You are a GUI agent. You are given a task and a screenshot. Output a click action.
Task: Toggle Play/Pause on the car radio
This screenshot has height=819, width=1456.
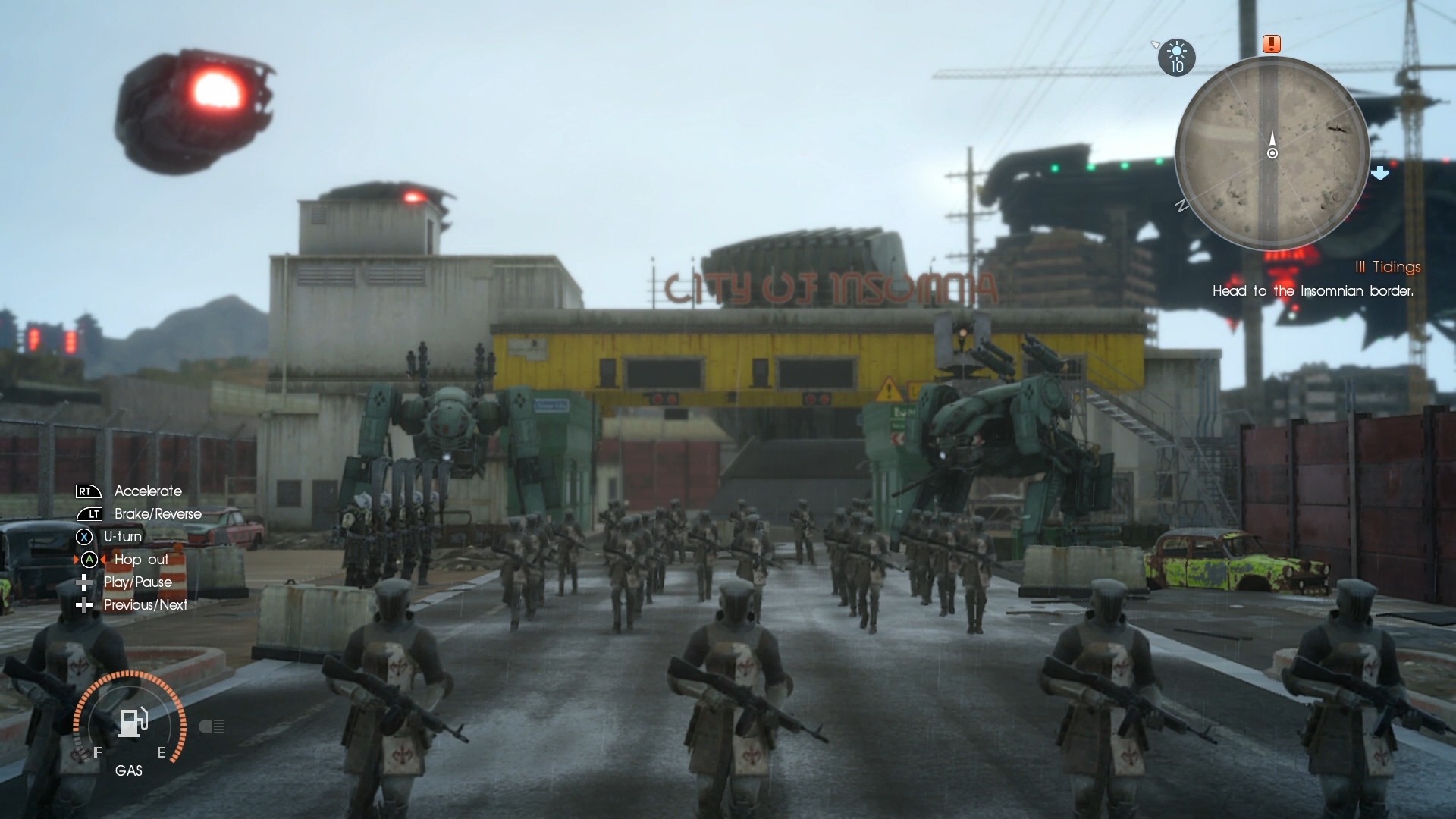click(x=83, y=582)
